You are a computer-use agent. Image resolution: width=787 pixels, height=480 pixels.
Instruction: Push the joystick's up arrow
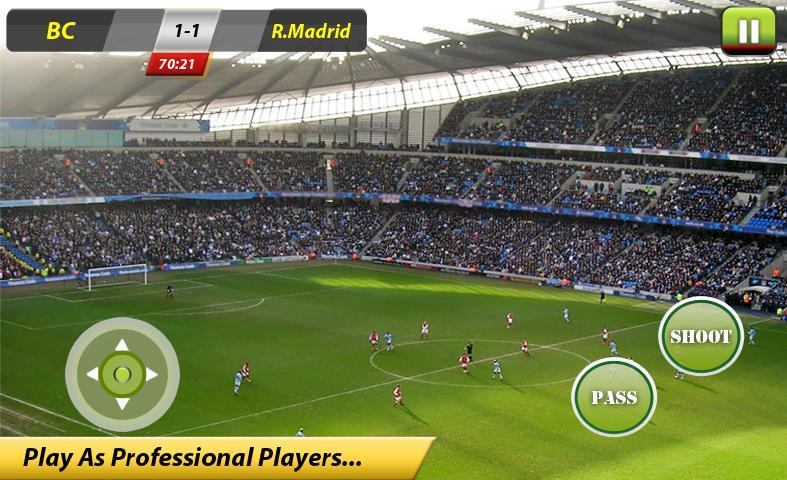(x=122, y=346)
